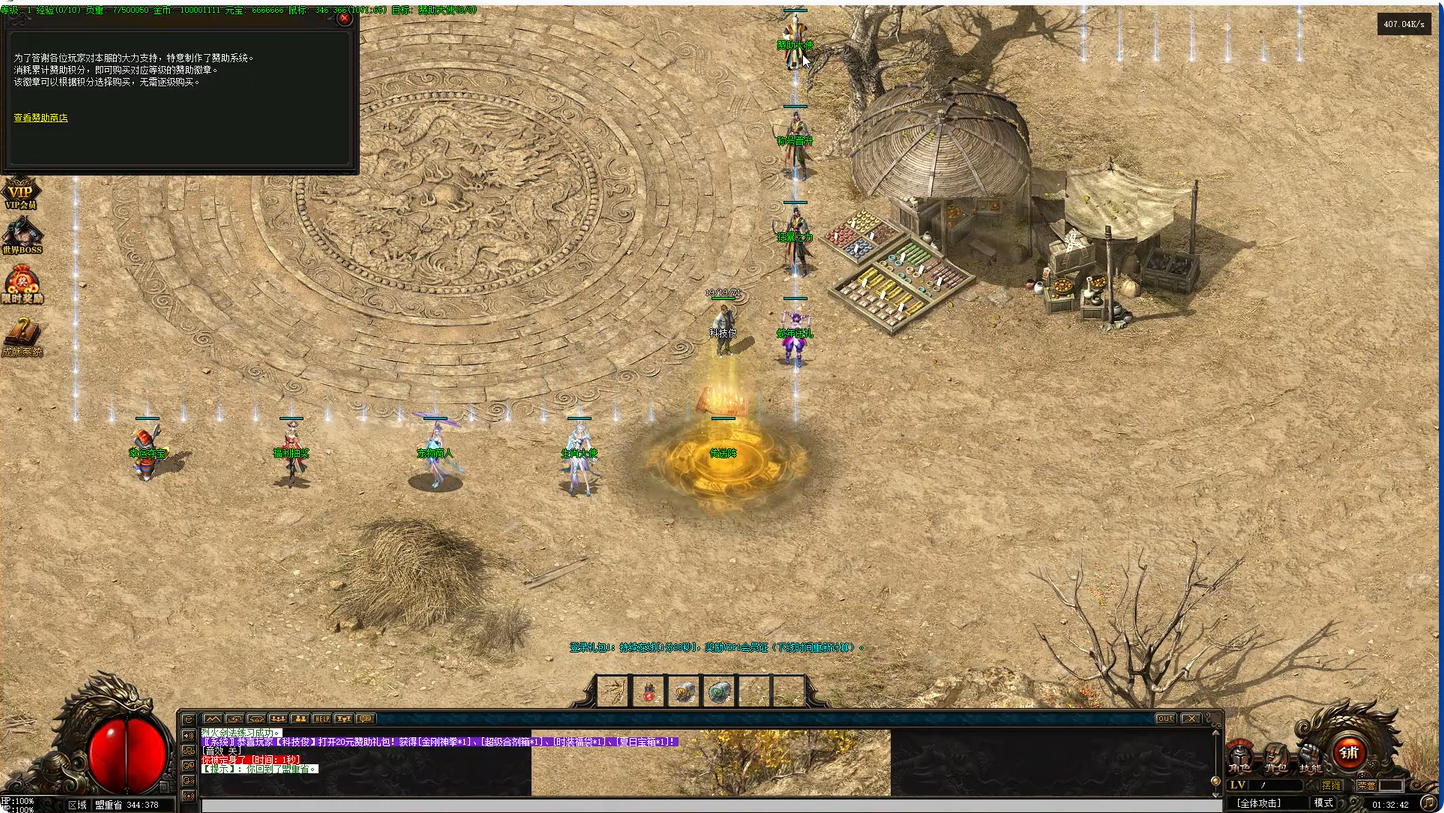Open the 角色 character sheet
The height and width of the screenshot is (813, 1444).
pyautogui.click(x=1241, y=757)
